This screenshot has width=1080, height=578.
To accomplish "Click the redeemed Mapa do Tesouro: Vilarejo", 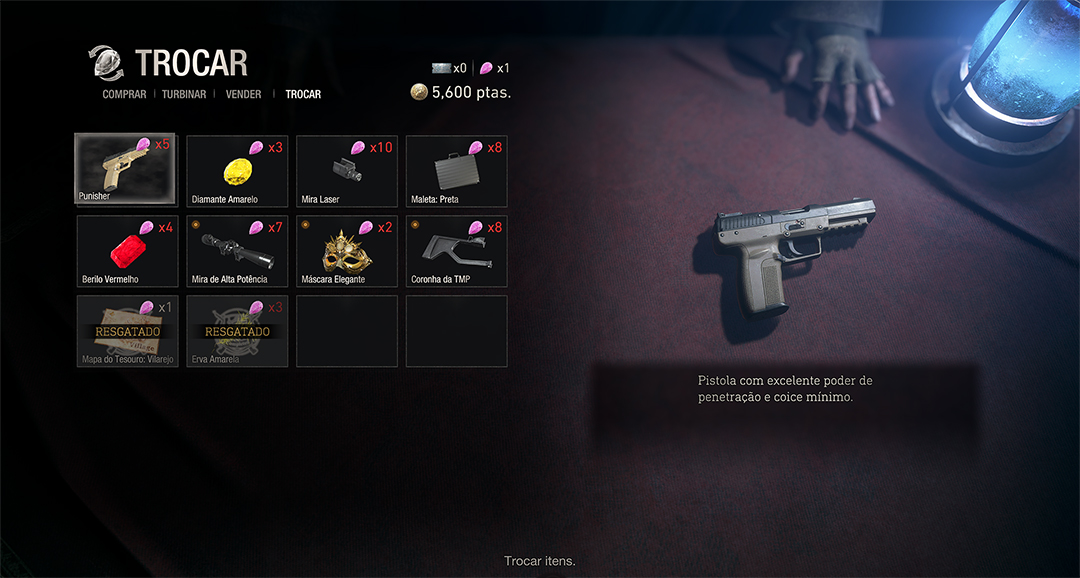I will pos(127,331).
